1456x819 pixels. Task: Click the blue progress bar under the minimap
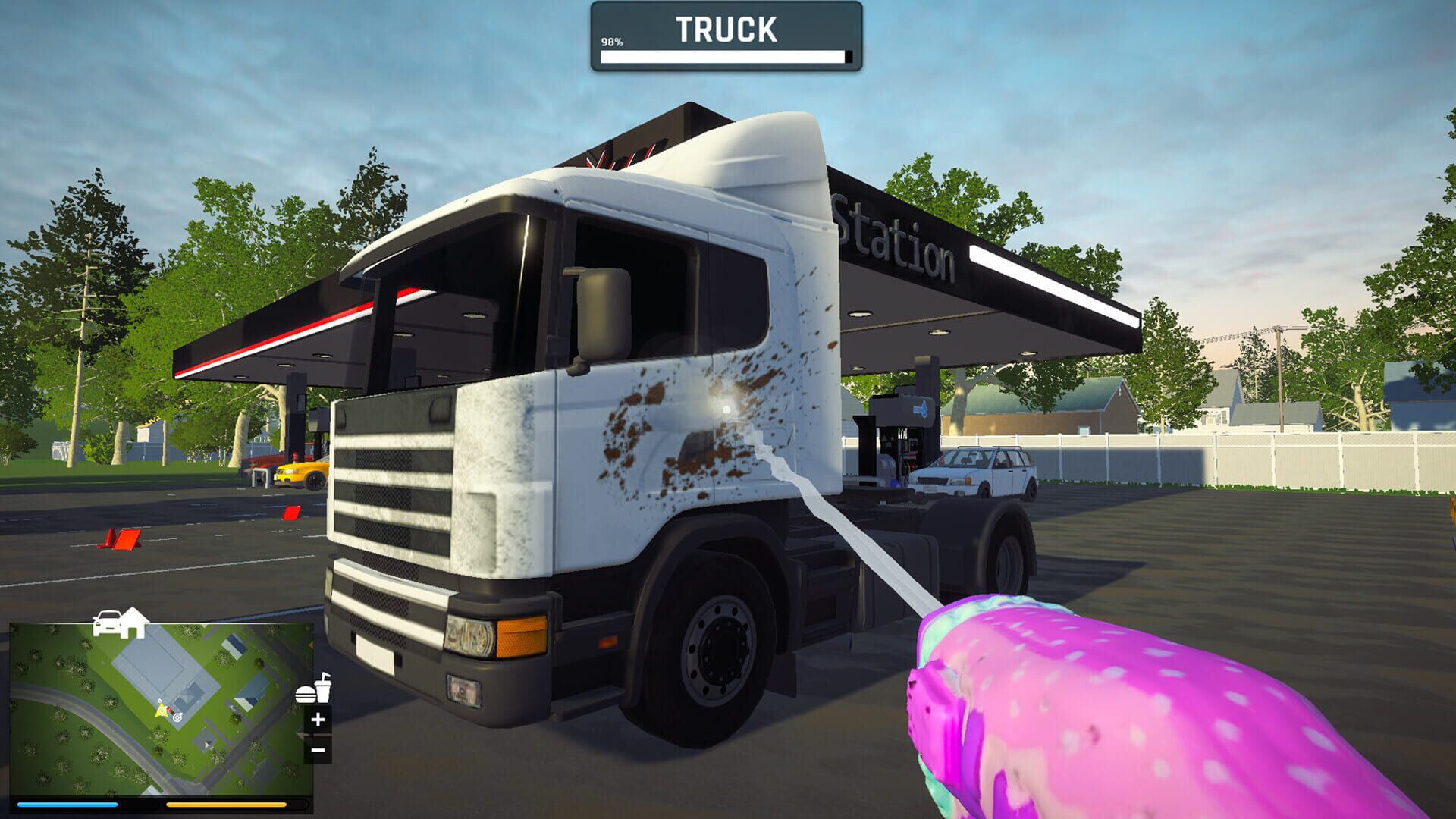coord(67,805)
